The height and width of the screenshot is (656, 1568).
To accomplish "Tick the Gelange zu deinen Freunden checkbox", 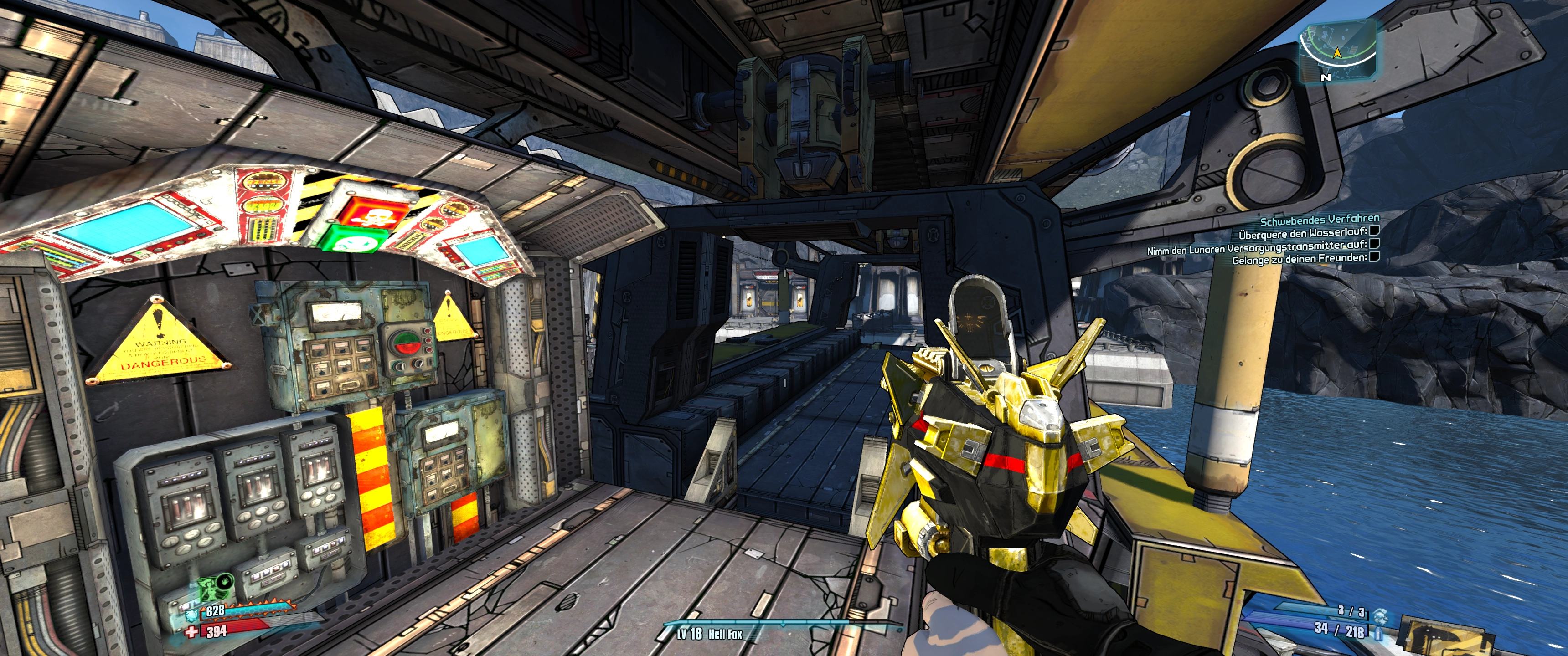I will (x=1373, y=257).
